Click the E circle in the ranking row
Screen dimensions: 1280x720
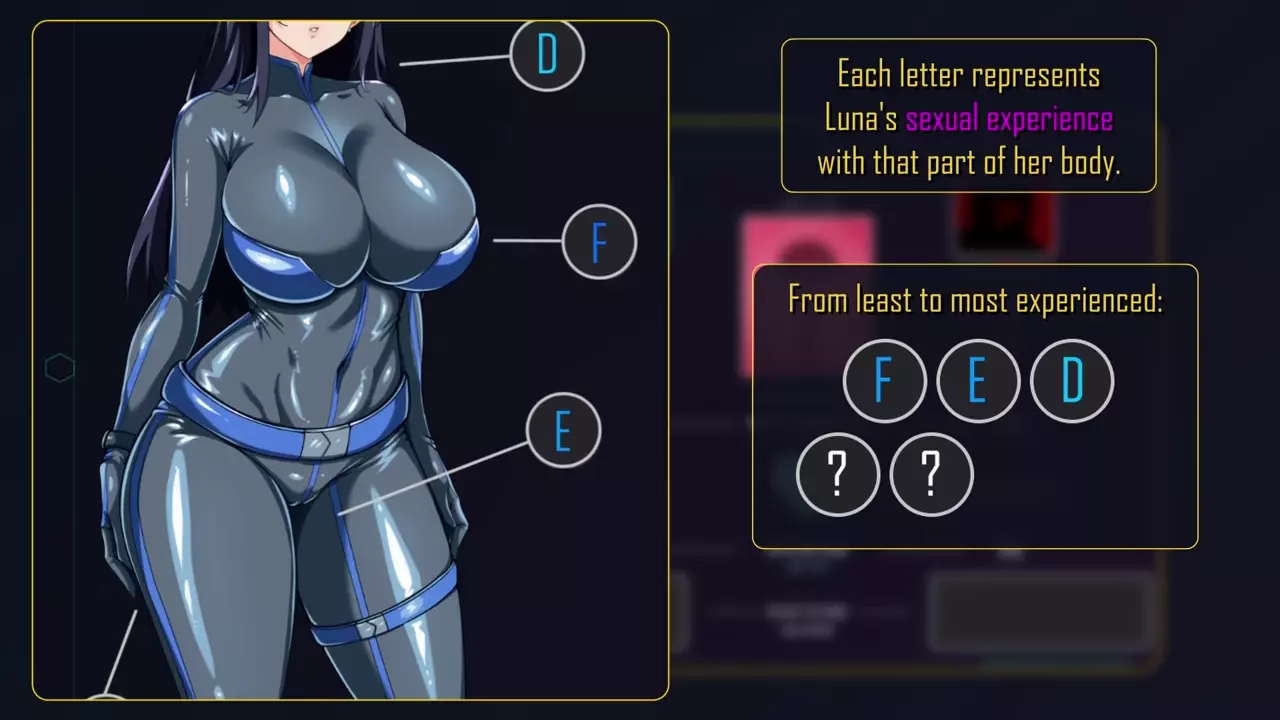977,381
